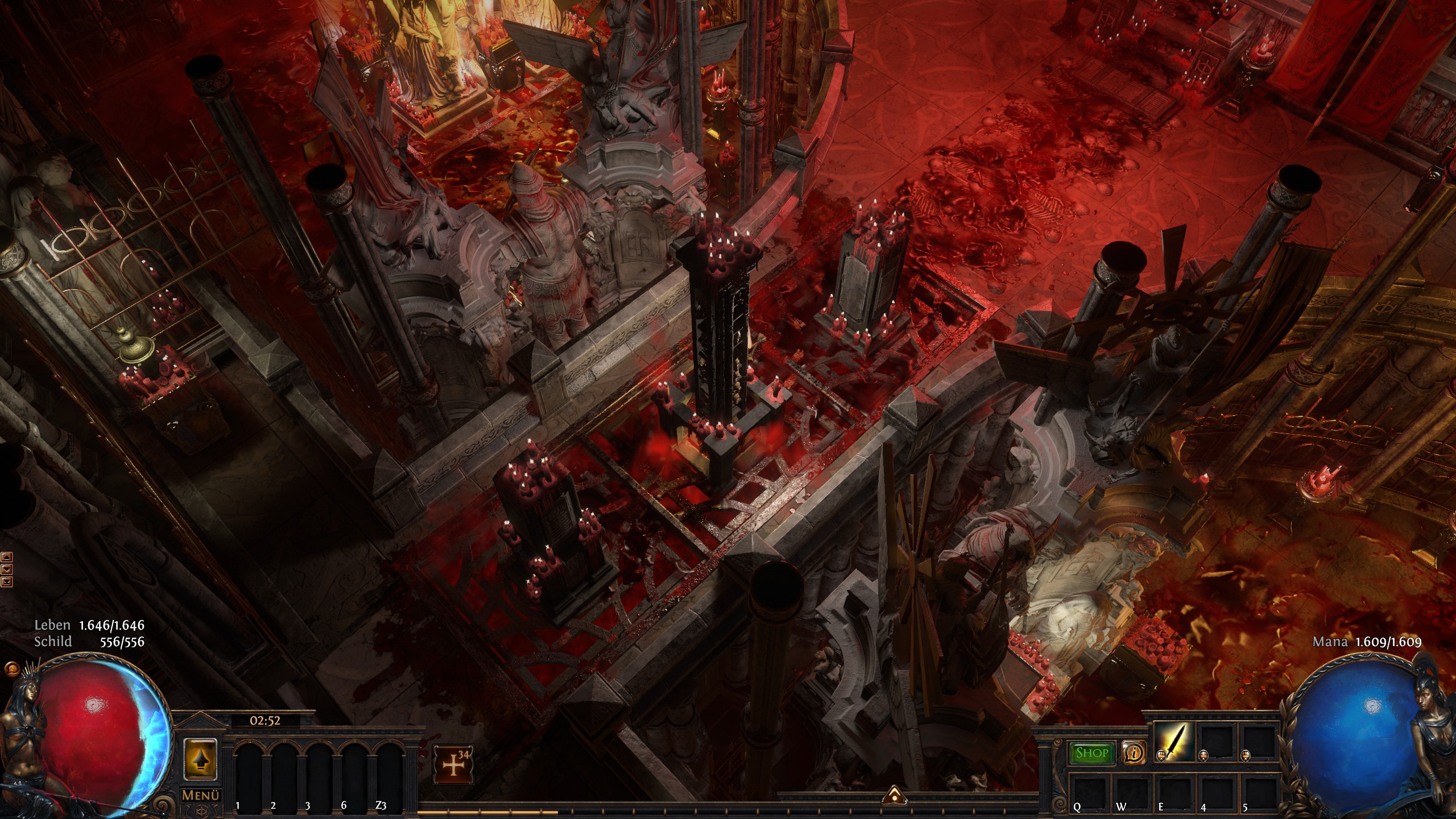Click the golden arrow level-up button

coord(201,759)
